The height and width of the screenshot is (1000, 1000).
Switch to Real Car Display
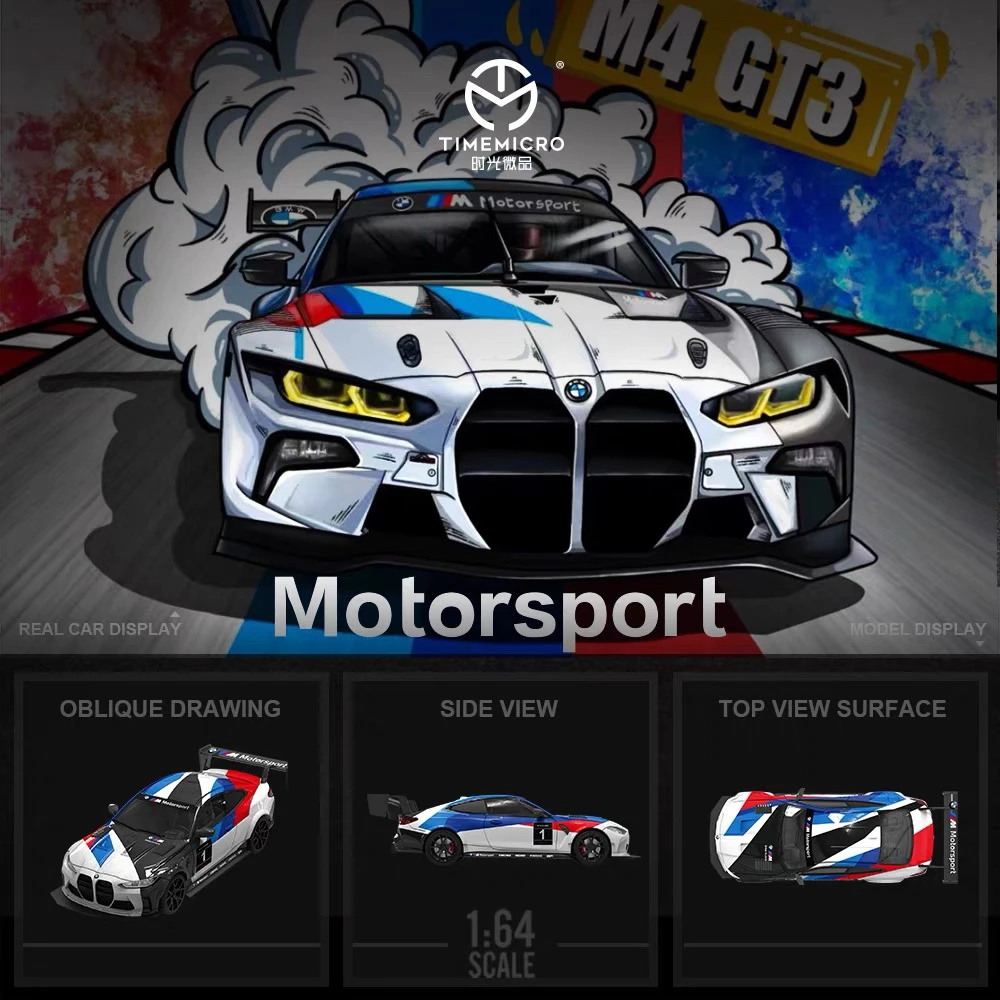[100, 629]
